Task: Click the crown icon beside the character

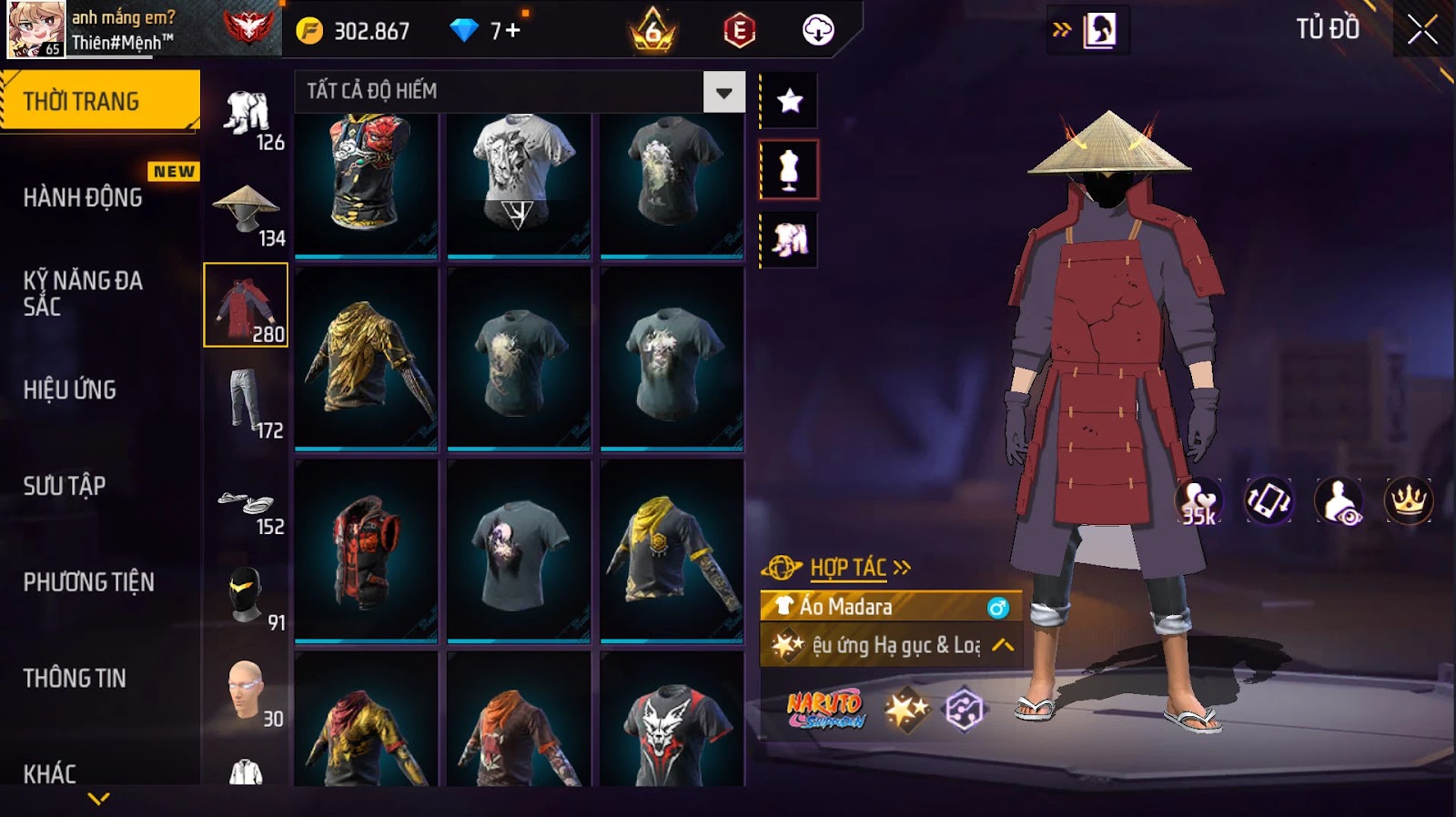Action: point(1408,500)
